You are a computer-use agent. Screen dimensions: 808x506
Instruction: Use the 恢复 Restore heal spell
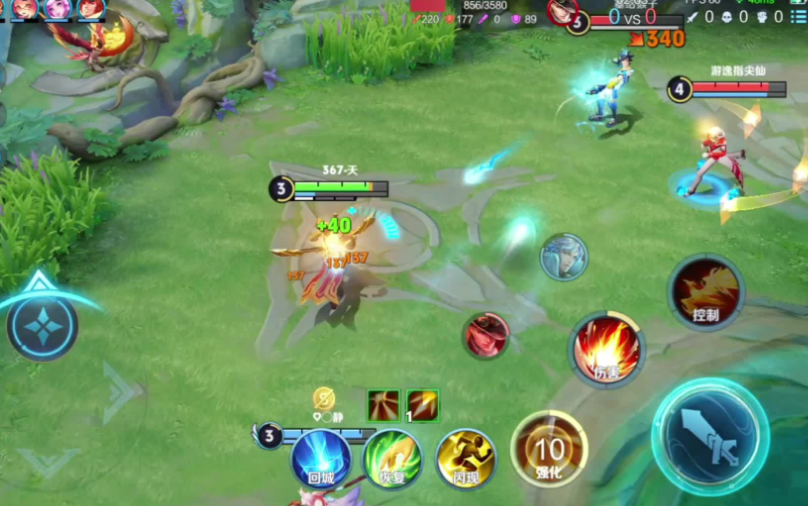[x=393, y=459]
